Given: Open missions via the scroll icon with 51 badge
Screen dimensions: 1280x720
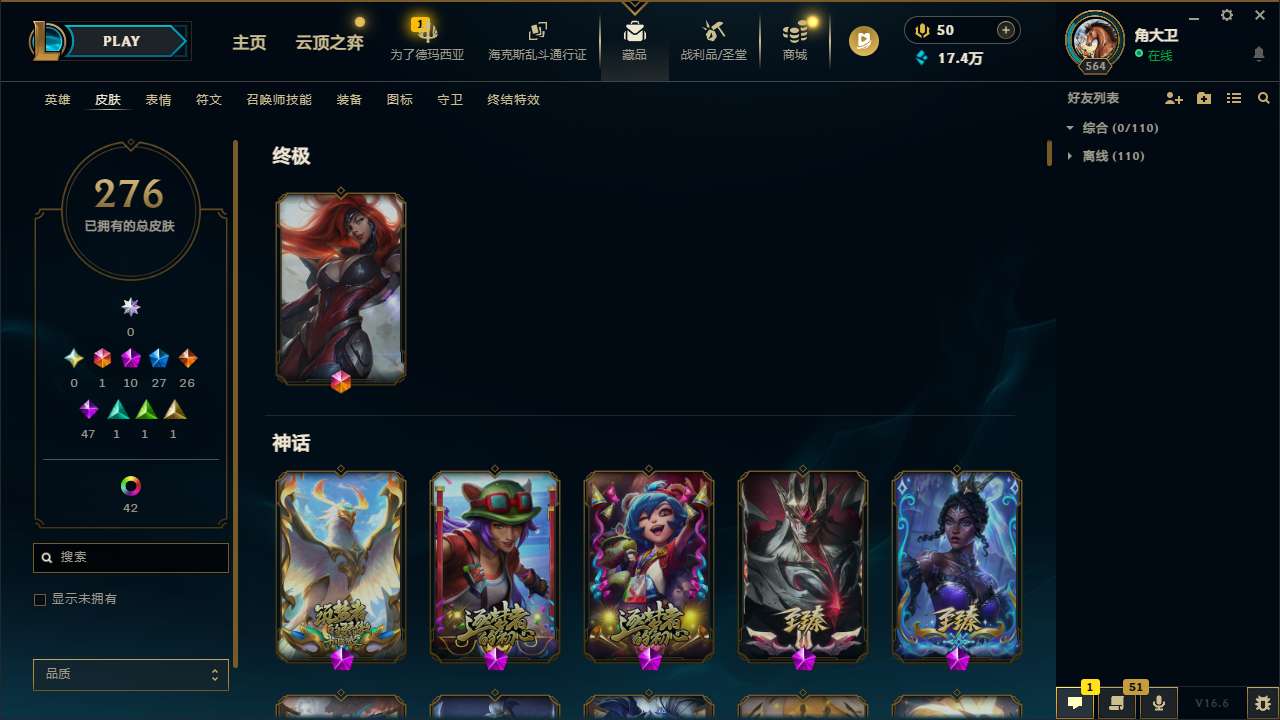Looking at the screenshot, I should pyautogui.click(x=1117, y=703).
